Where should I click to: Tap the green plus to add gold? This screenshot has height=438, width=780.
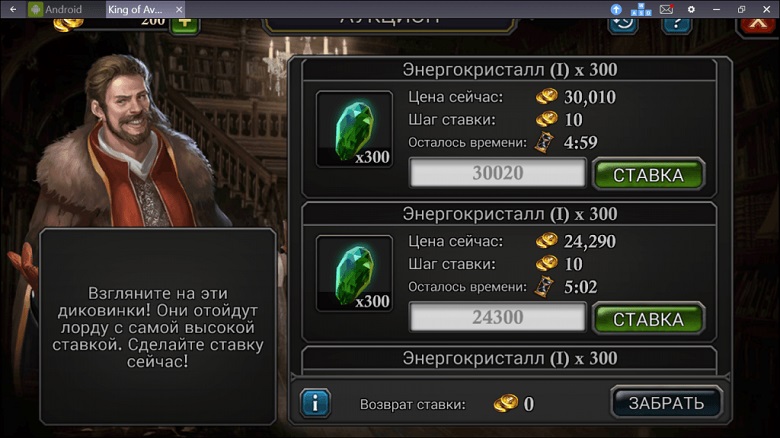point(184,22)
